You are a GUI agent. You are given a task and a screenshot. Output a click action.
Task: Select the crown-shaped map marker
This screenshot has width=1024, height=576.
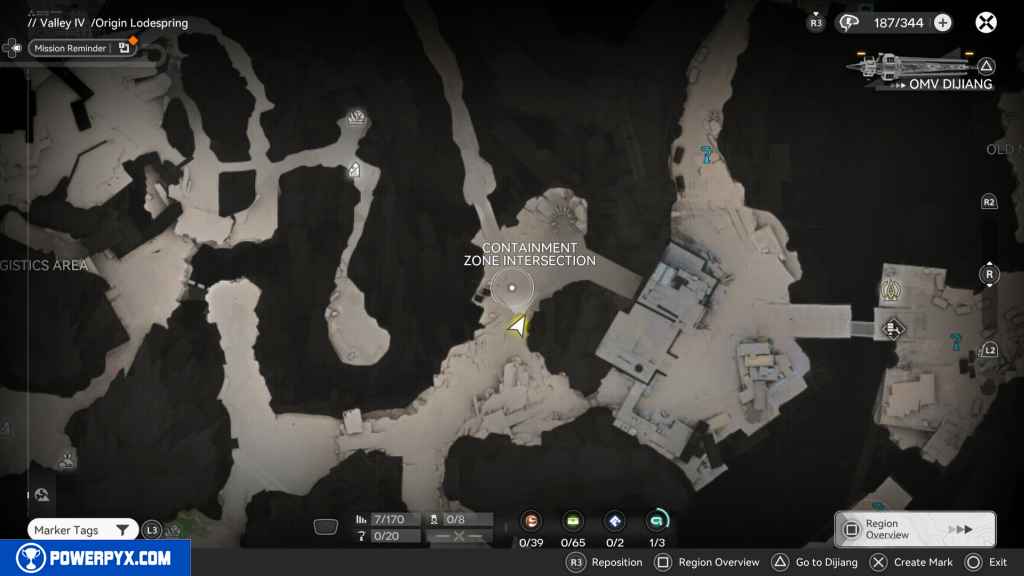[x=357, y=121]
